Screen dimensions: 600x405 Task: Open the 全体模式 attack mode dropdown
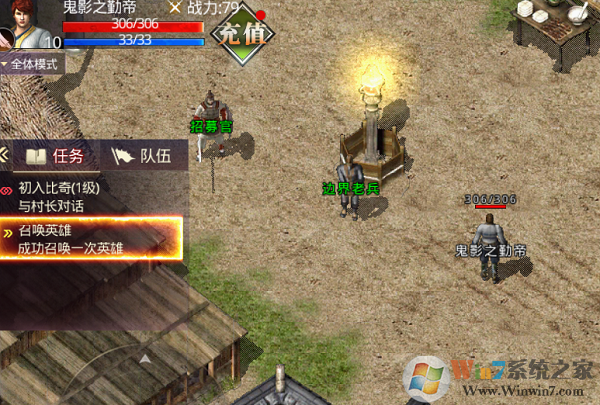tap(32, 63)
